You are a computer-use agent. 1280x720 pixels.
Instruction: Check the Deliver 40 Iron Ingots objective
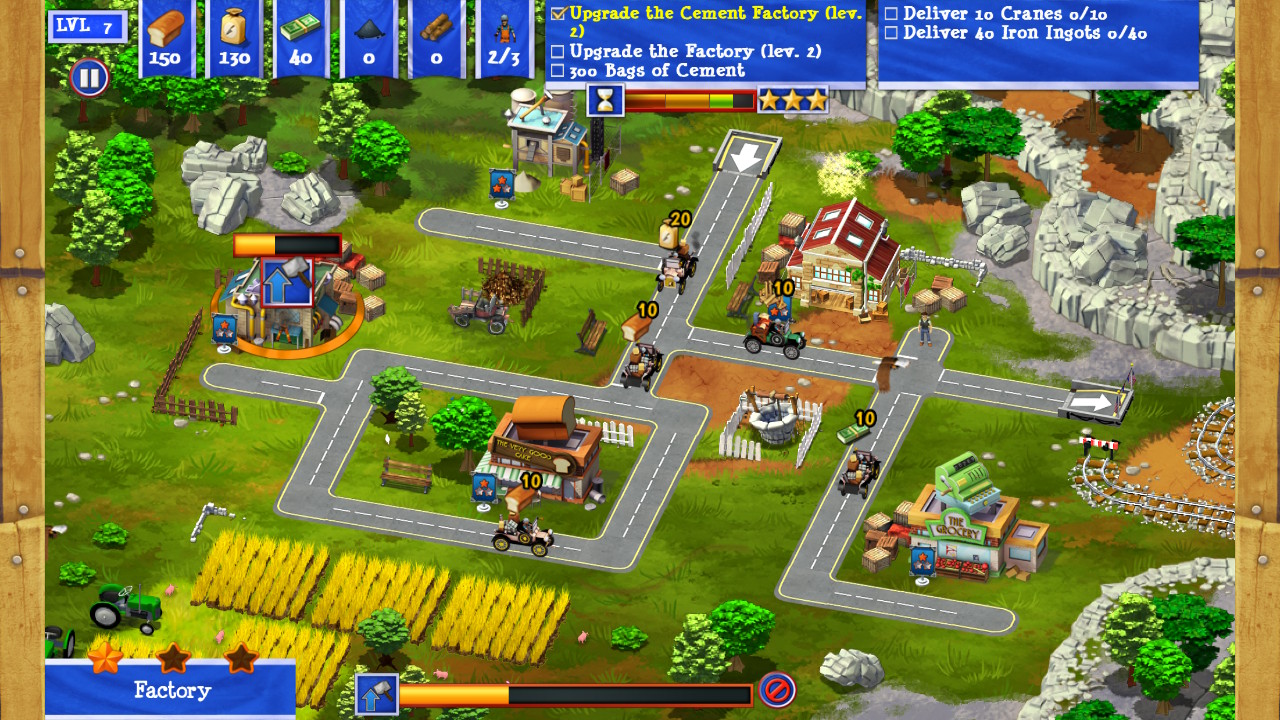click(890, 32)
